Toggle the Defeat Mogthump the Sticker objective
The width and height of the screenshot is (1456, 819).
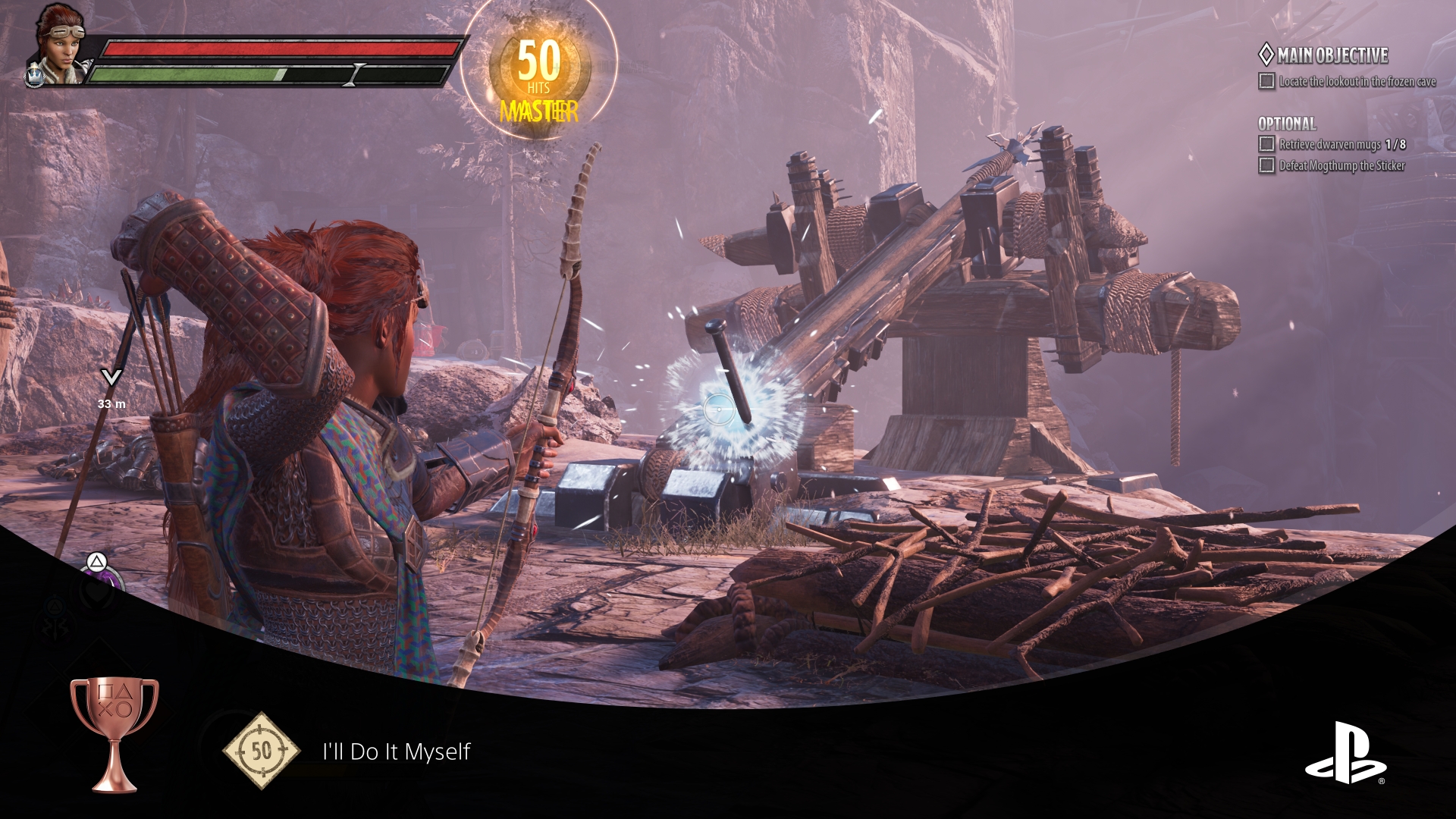[1266, 165]
